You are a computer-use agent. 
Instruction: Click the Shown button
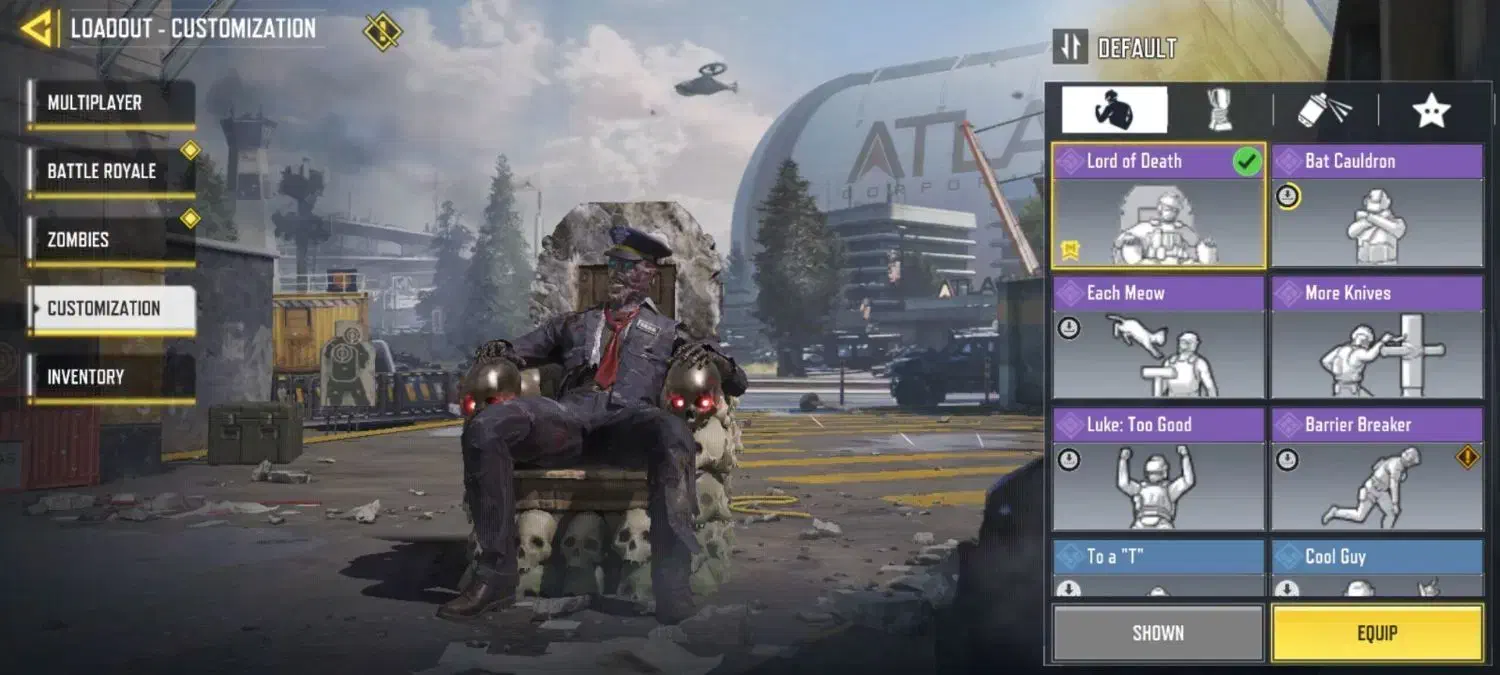point(1158,633)
